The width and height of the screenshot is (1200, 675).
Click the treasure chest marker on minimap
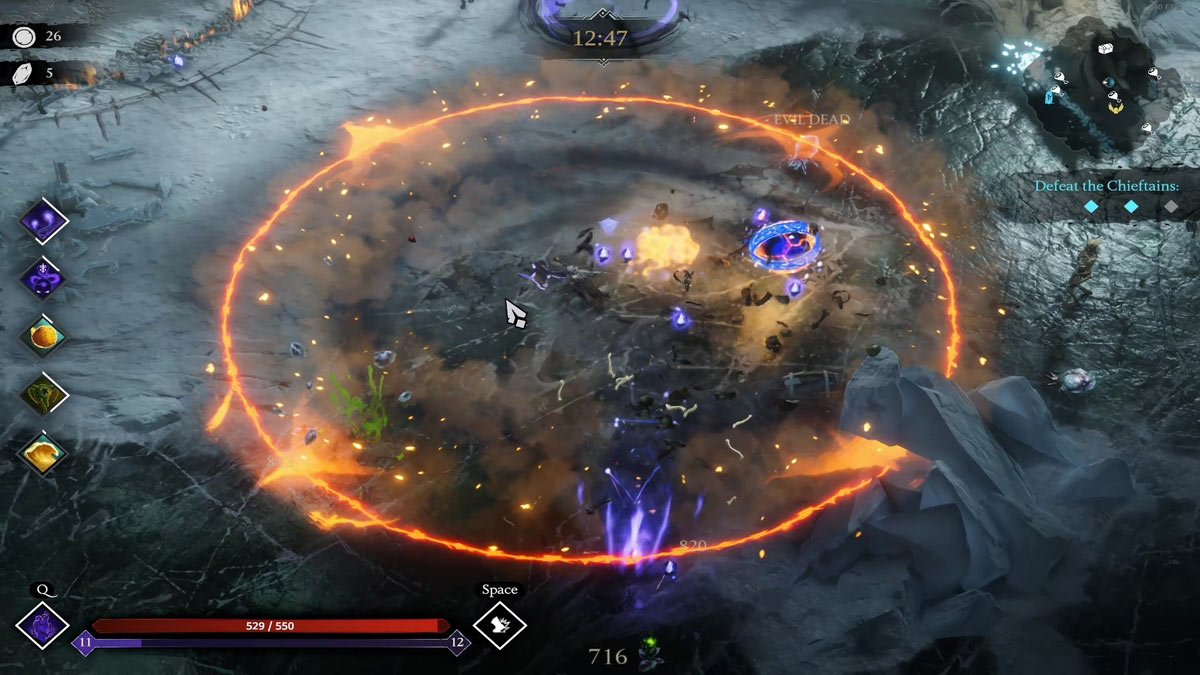(1105, 48)
